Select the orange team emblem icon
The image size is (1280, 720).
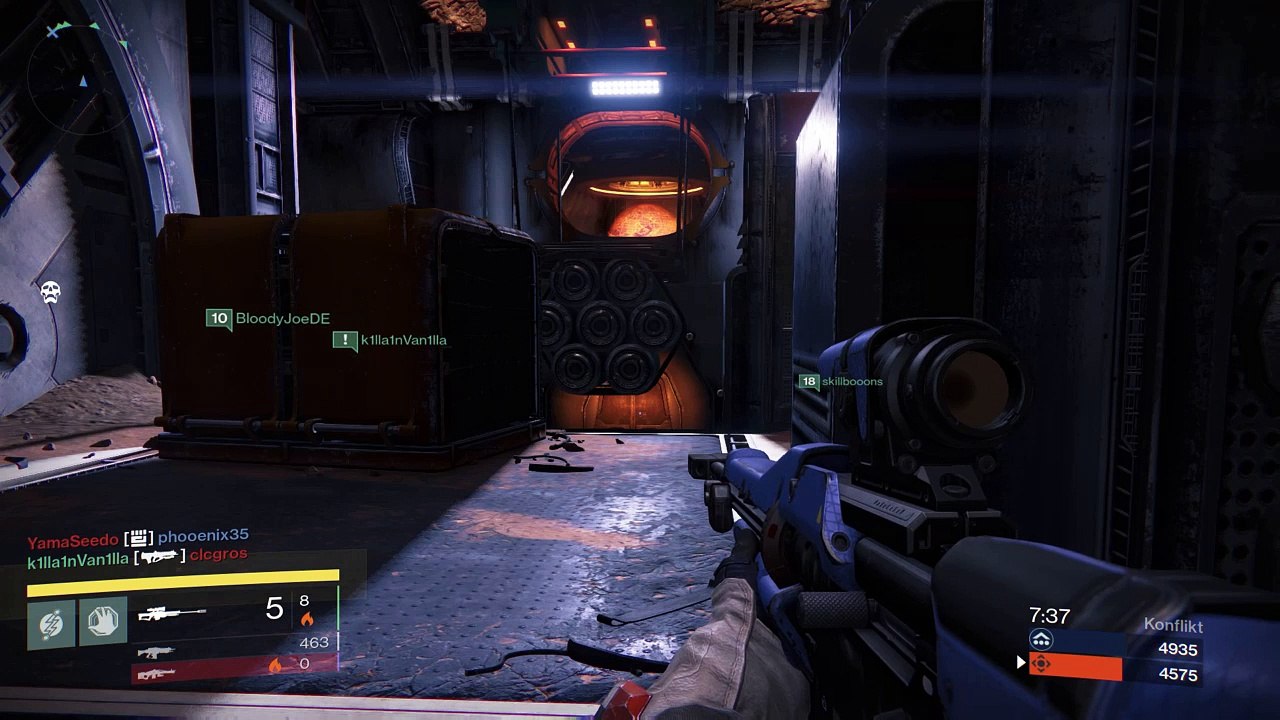click(x=1041, y=663)
